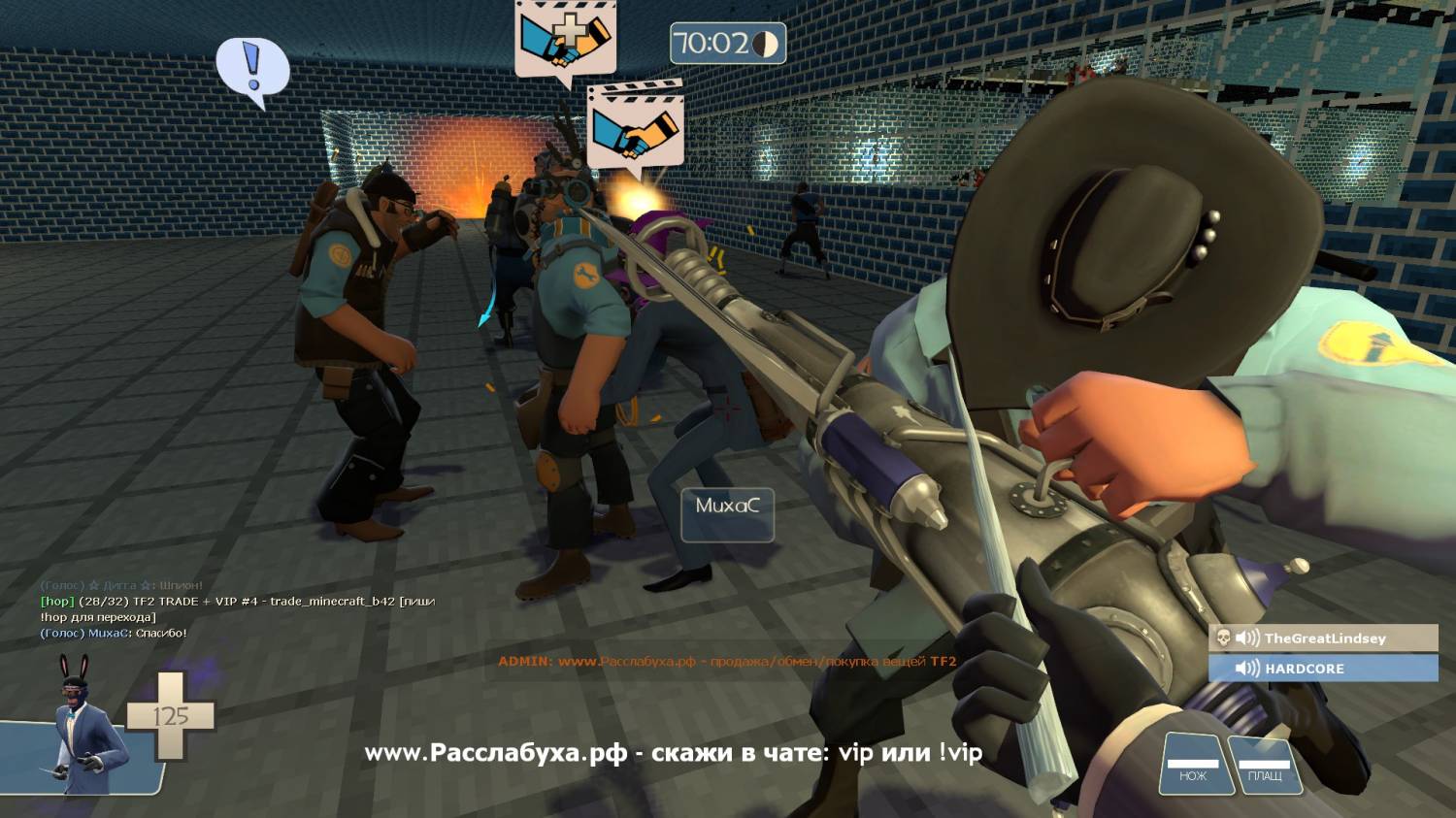Click the exclamation mark speech bubble
The image size is (1456, 818).
tap(252, 70)
